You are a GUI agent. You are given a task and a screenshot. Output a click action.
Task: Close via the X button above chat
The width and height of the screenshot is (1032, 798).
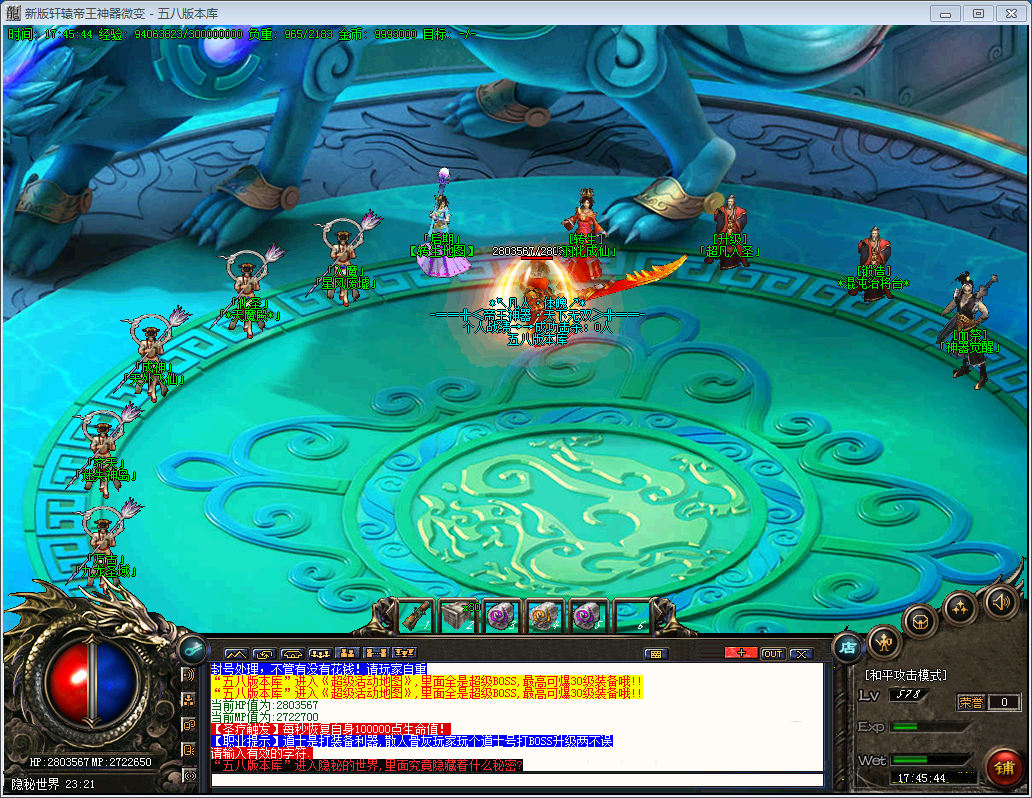801,654
